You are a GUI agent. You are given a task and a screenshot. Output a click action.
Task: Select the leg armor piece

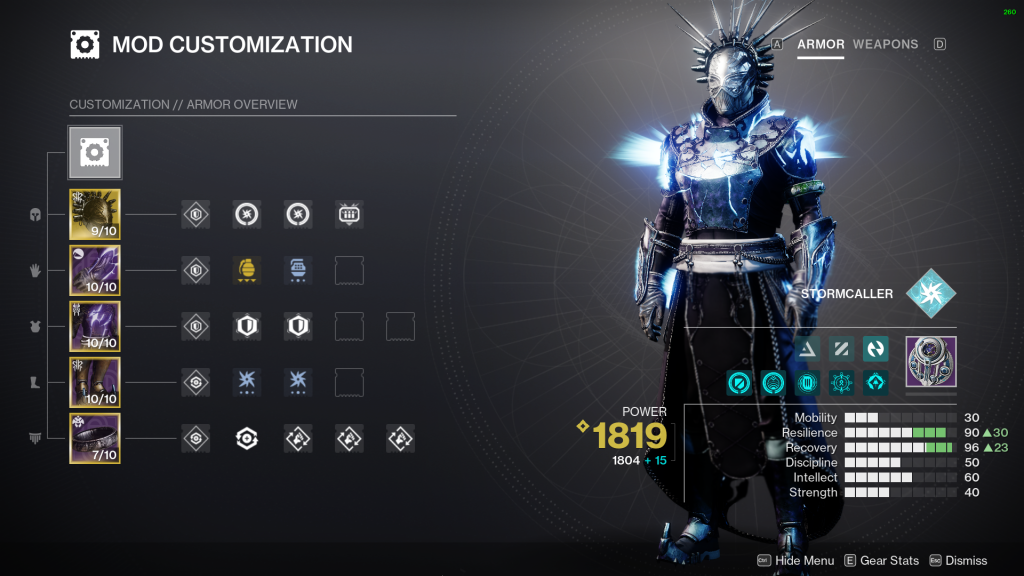(95, 382)
